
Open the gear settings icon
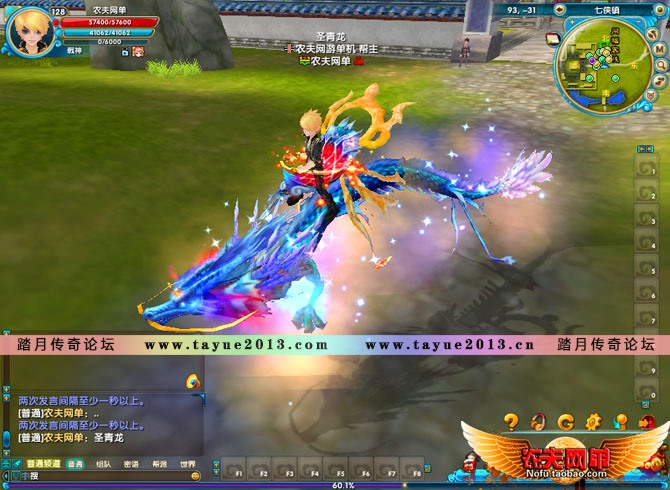point(593,421)
